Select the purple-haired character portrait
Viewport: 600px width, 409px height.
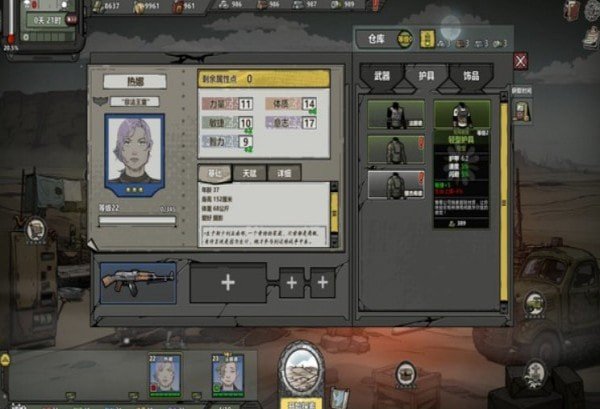coord(133,152)
